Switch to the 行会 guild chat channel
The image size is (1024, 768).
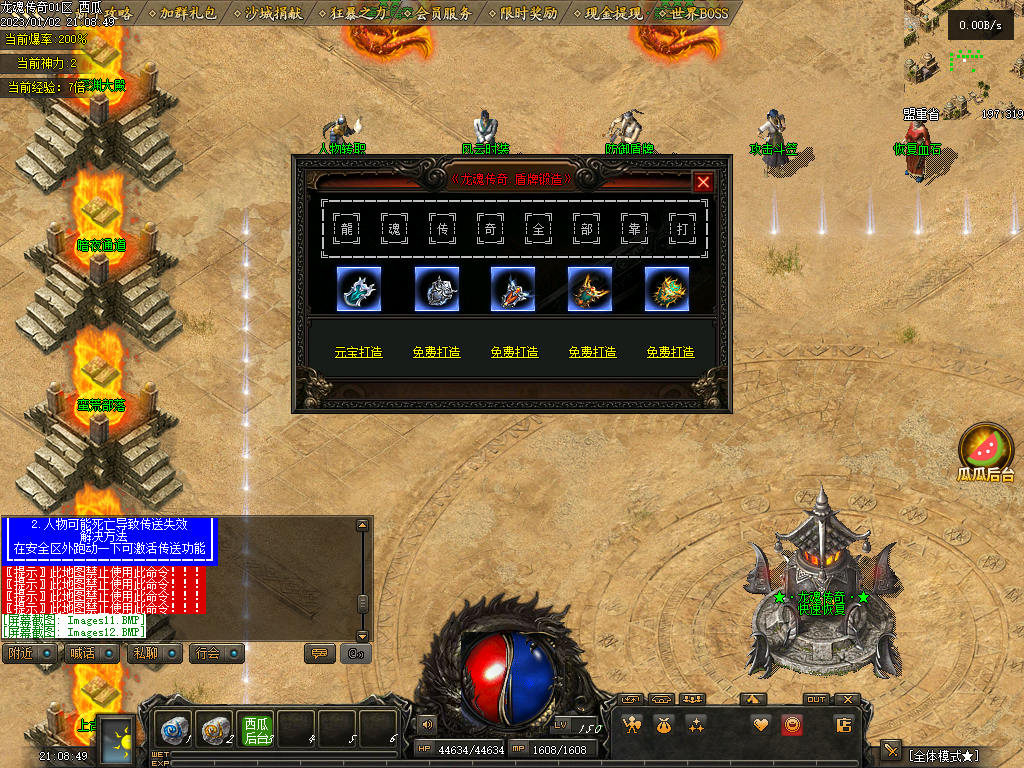(216, 653)
